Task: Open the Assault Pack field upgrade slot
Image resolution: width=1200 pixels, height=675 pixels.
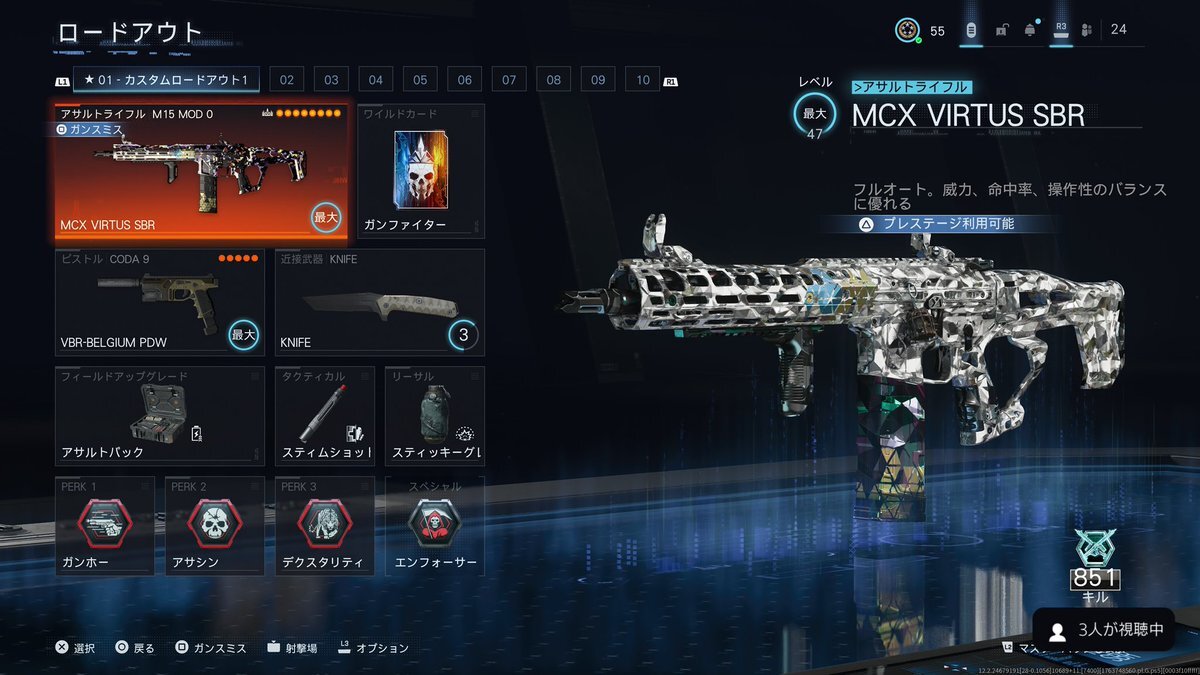Action: pos(160,417)
